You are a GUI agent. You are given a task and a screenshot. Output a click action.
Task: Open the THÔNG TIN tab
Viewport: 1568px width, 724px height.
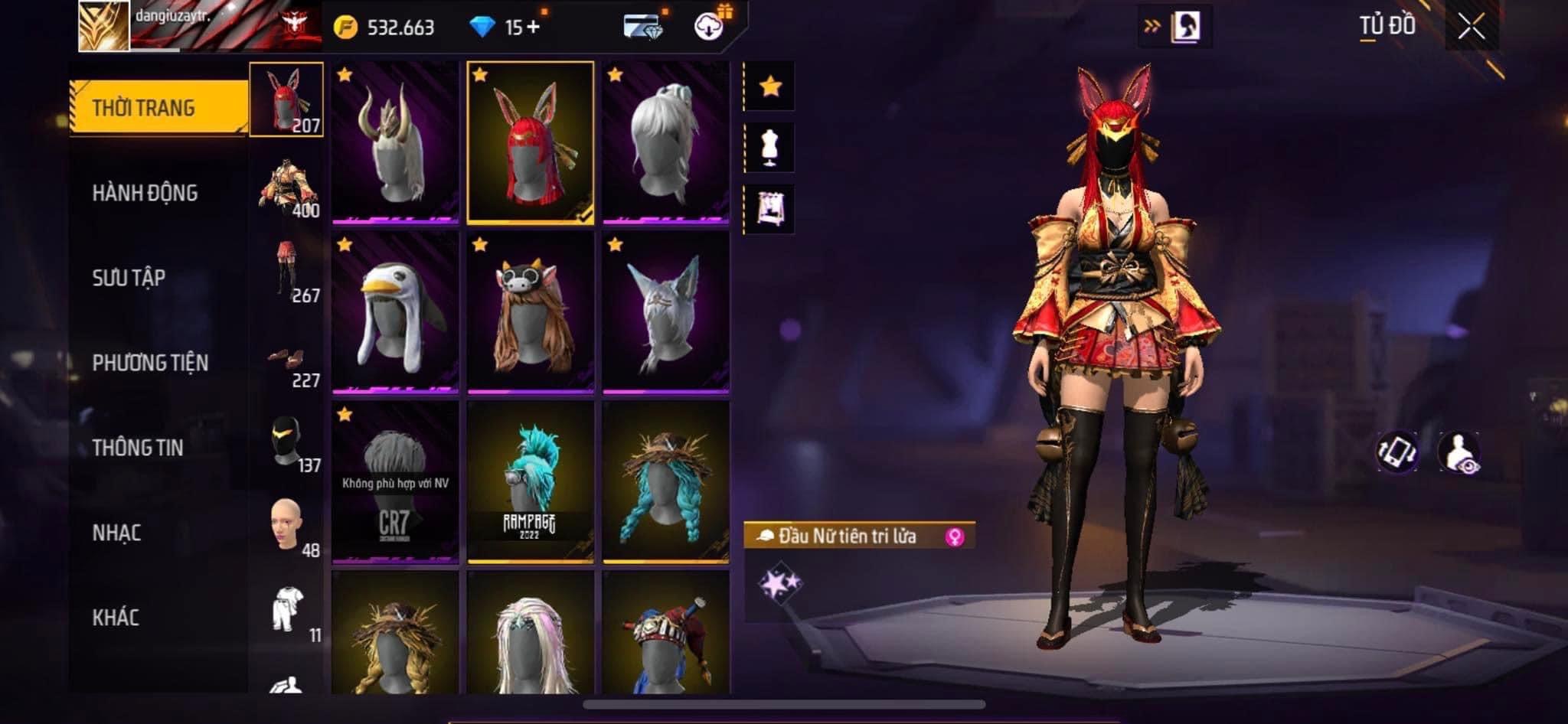(x=138, y=448)
